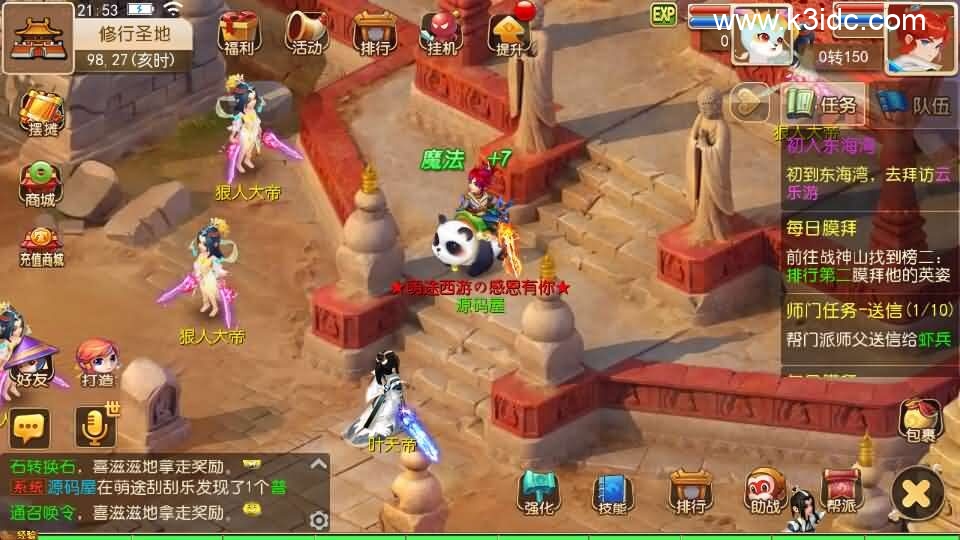Enter the 商城 shop

tap(41, 183)
